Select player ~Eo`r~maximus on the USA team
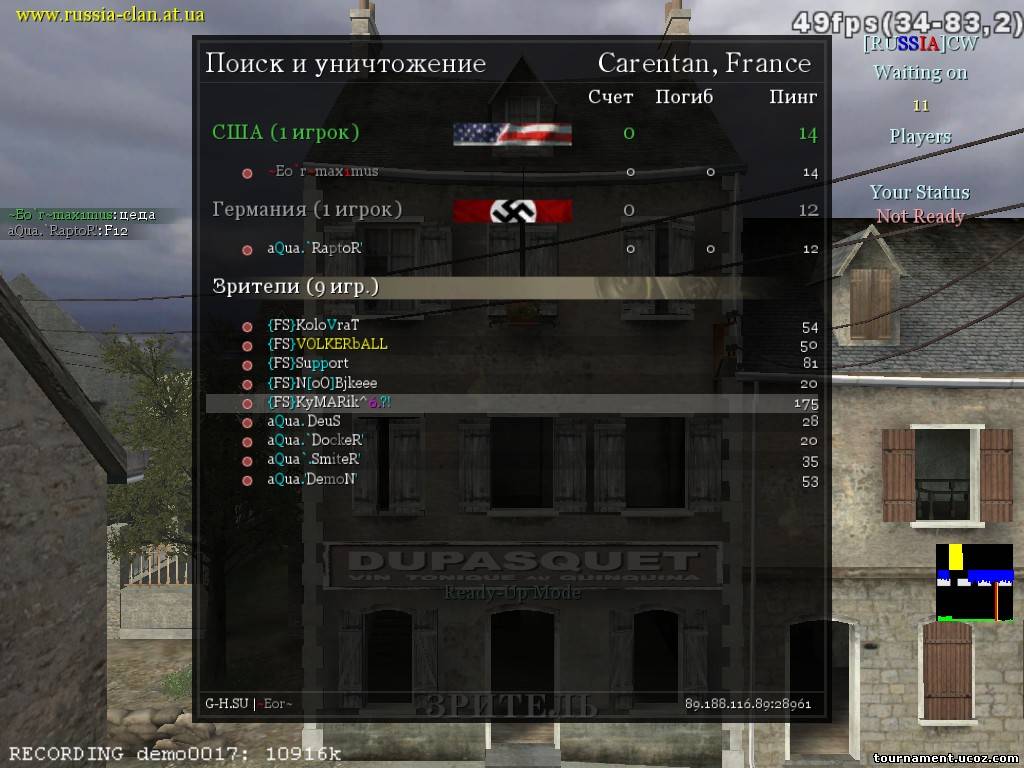 click(x=322, y=172)
